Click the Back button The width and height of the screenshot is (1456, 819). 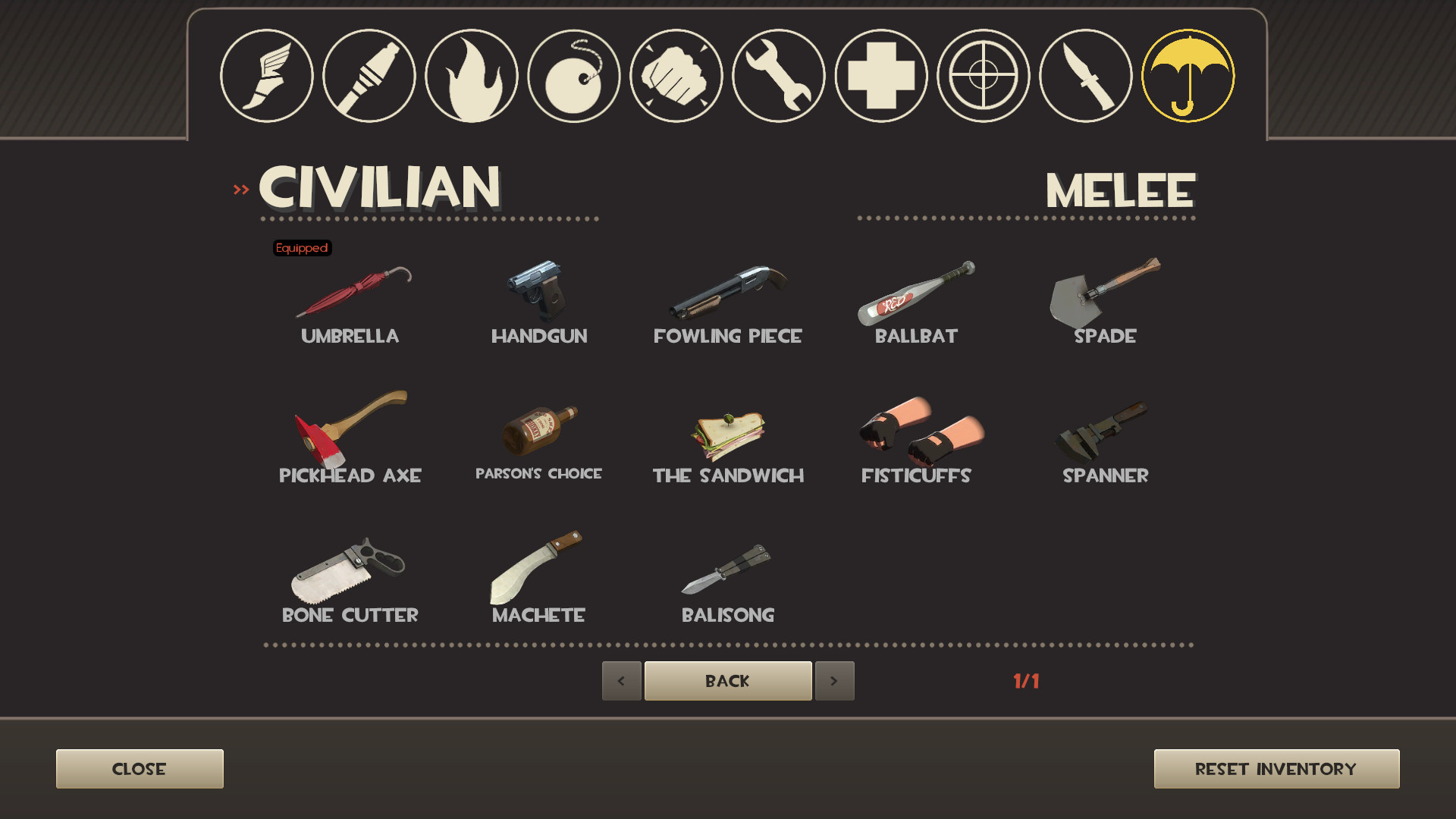726,680
